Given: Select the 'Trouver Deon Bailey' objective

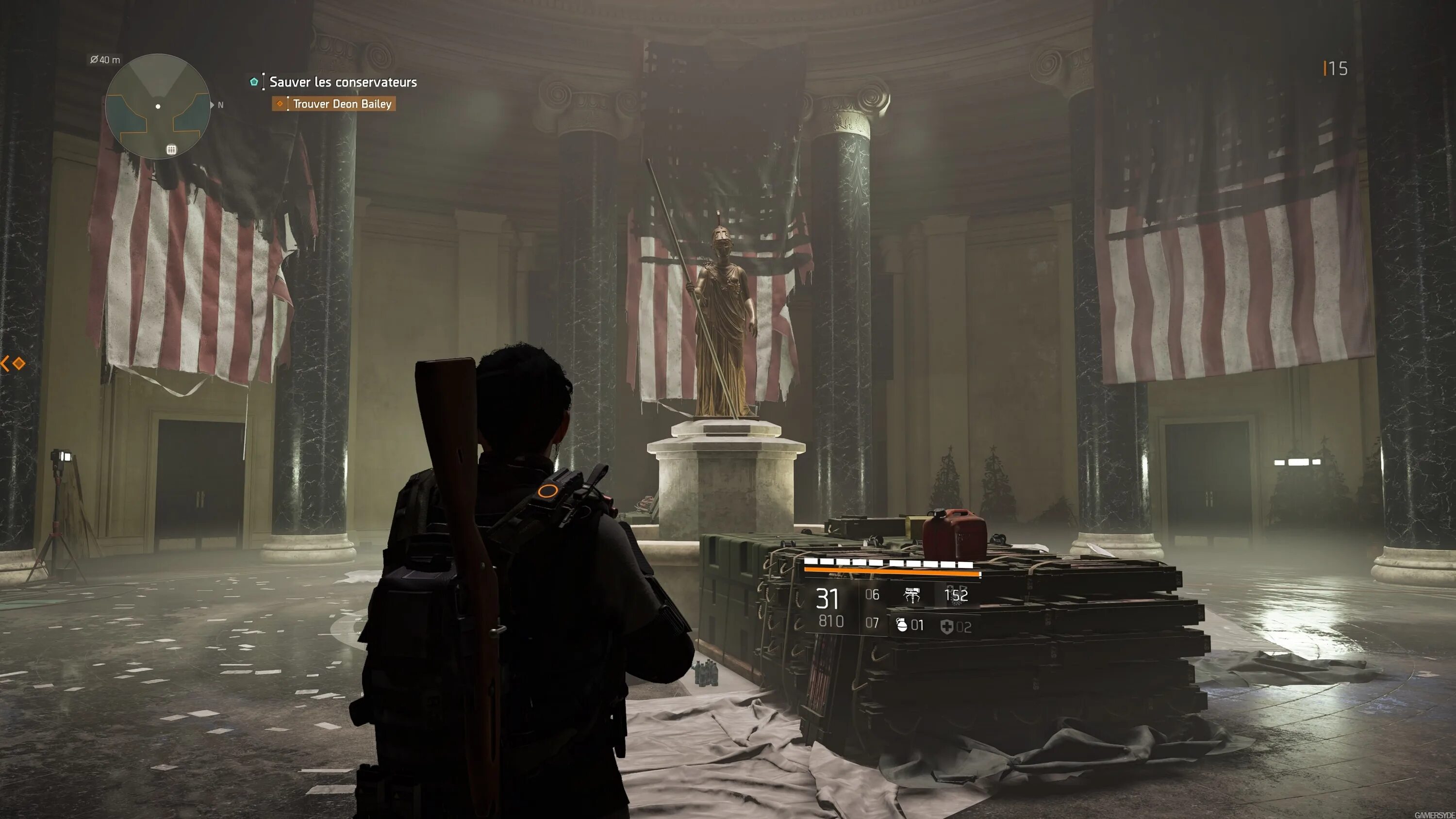Looking at the screenshot, I should (341, 104).
